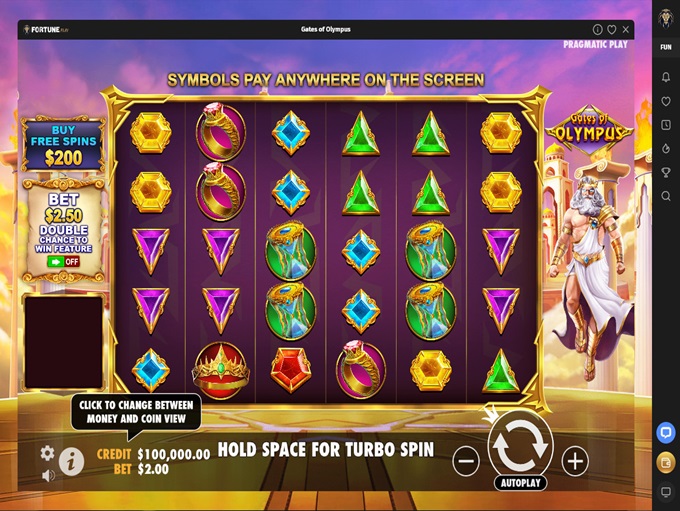Open the trophy section in the sidebar

[666, 172]
